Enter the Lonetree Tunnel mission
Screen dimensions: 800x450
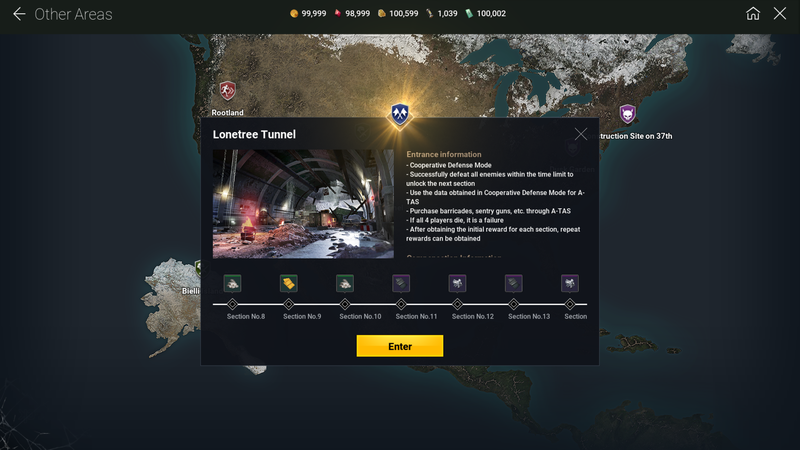(399, 346)
